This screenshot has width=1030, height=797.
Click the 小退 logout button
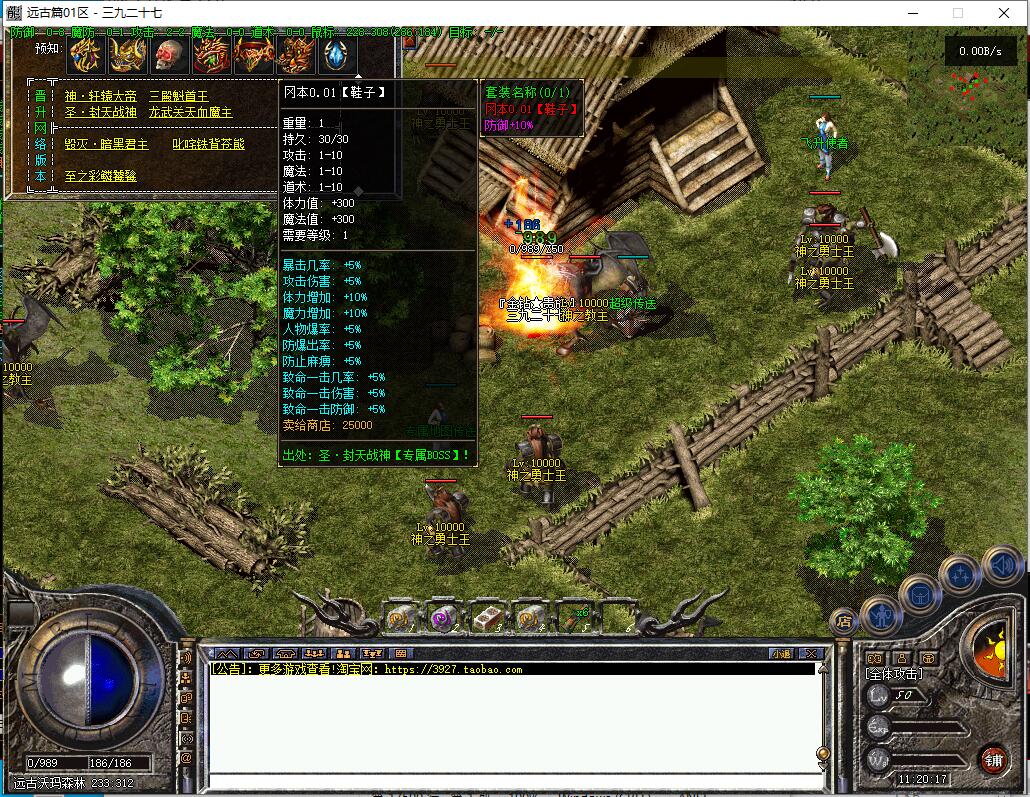(x=782, y=653)
